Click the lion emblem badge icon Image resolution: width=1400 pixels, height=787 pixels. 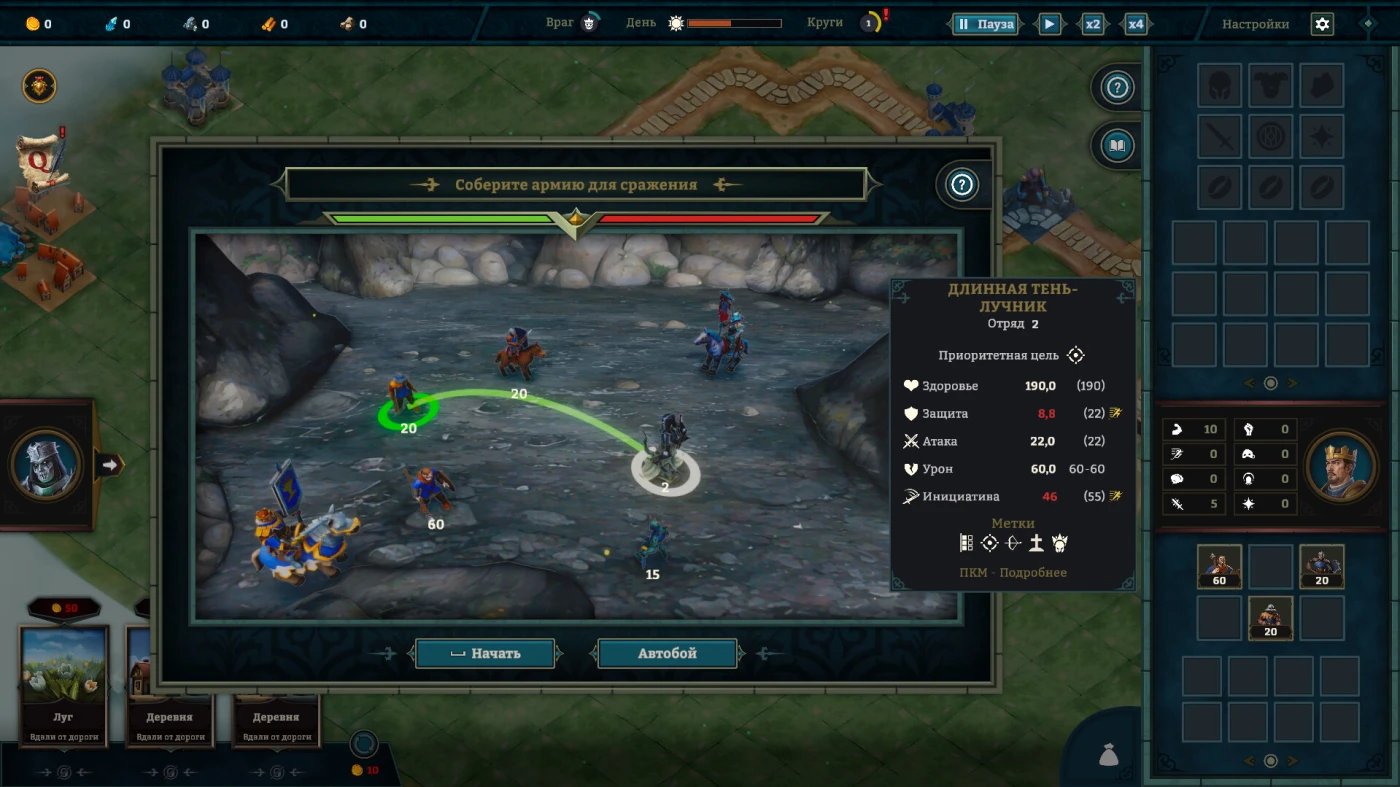pos(39,86)
